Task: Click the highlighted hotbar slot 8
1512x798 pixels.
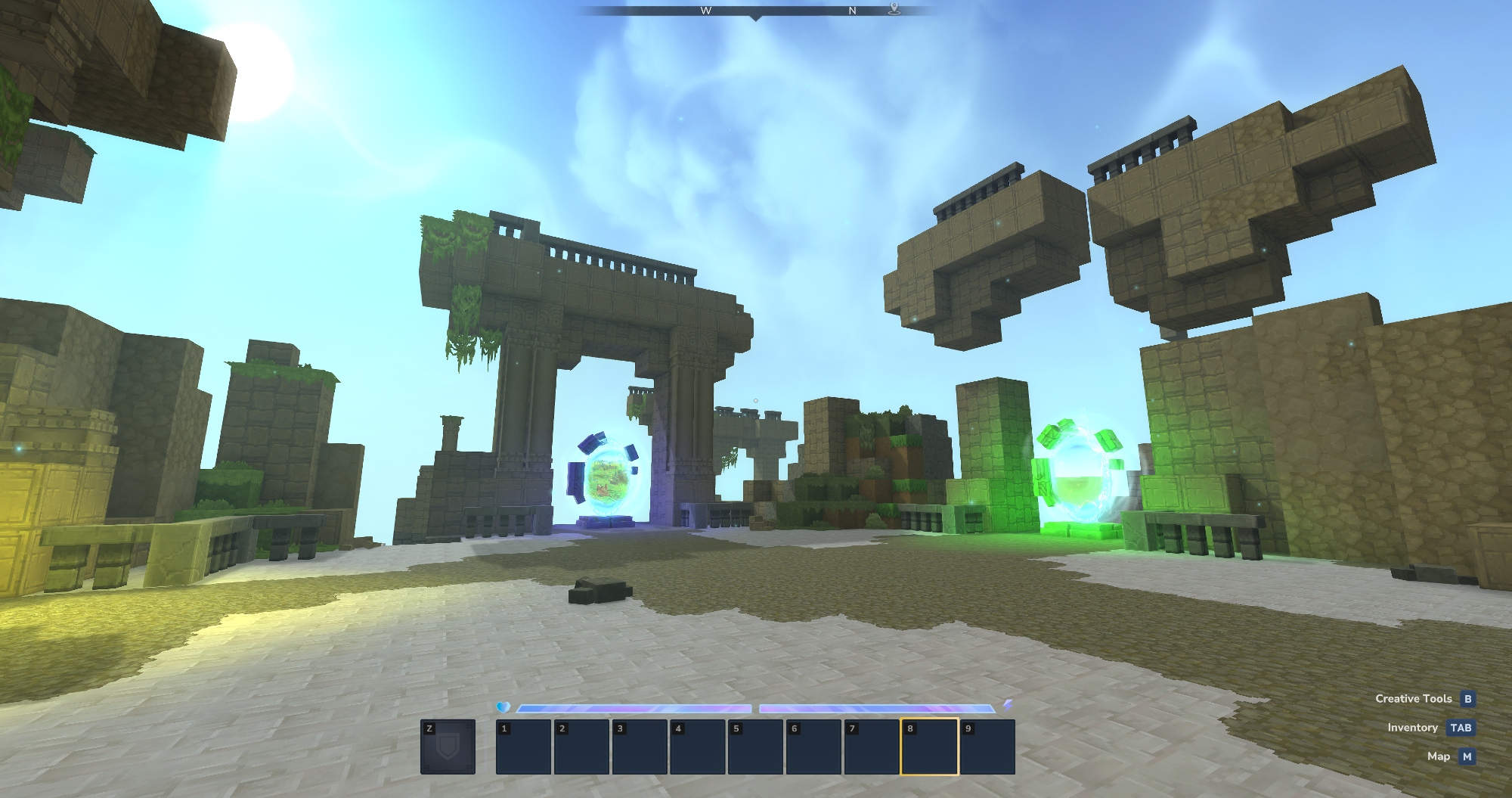Action: (x=929, y=747)
